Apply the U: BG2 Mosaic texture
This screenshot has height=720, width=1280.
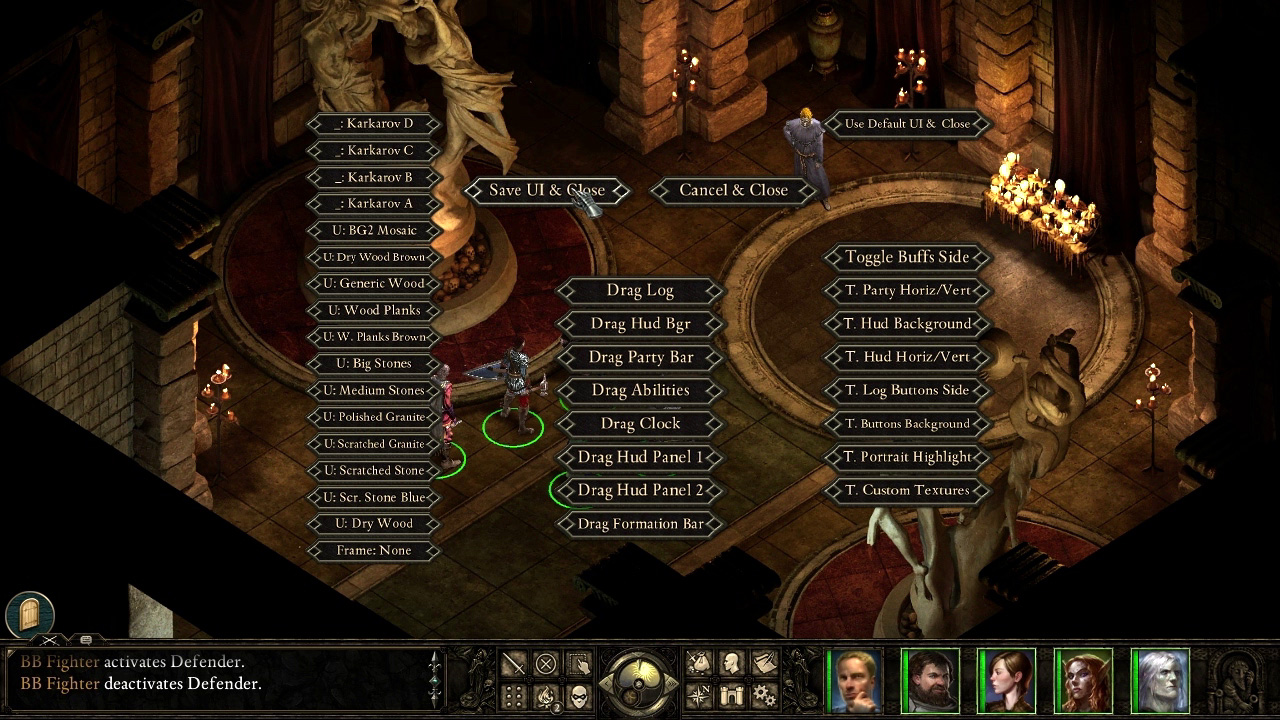(374, 230)
